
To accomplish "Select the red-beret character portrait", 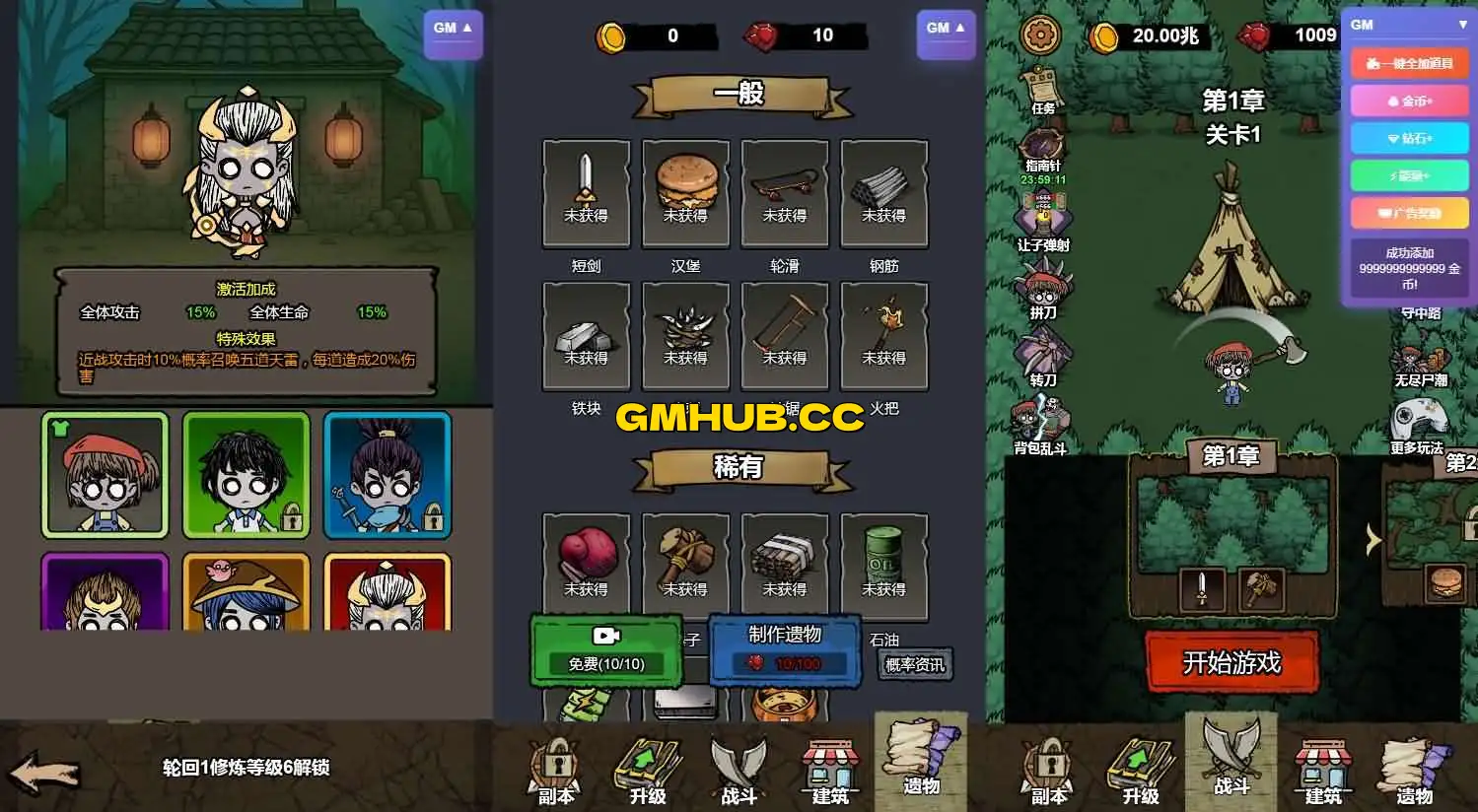I will click(105, 475).
